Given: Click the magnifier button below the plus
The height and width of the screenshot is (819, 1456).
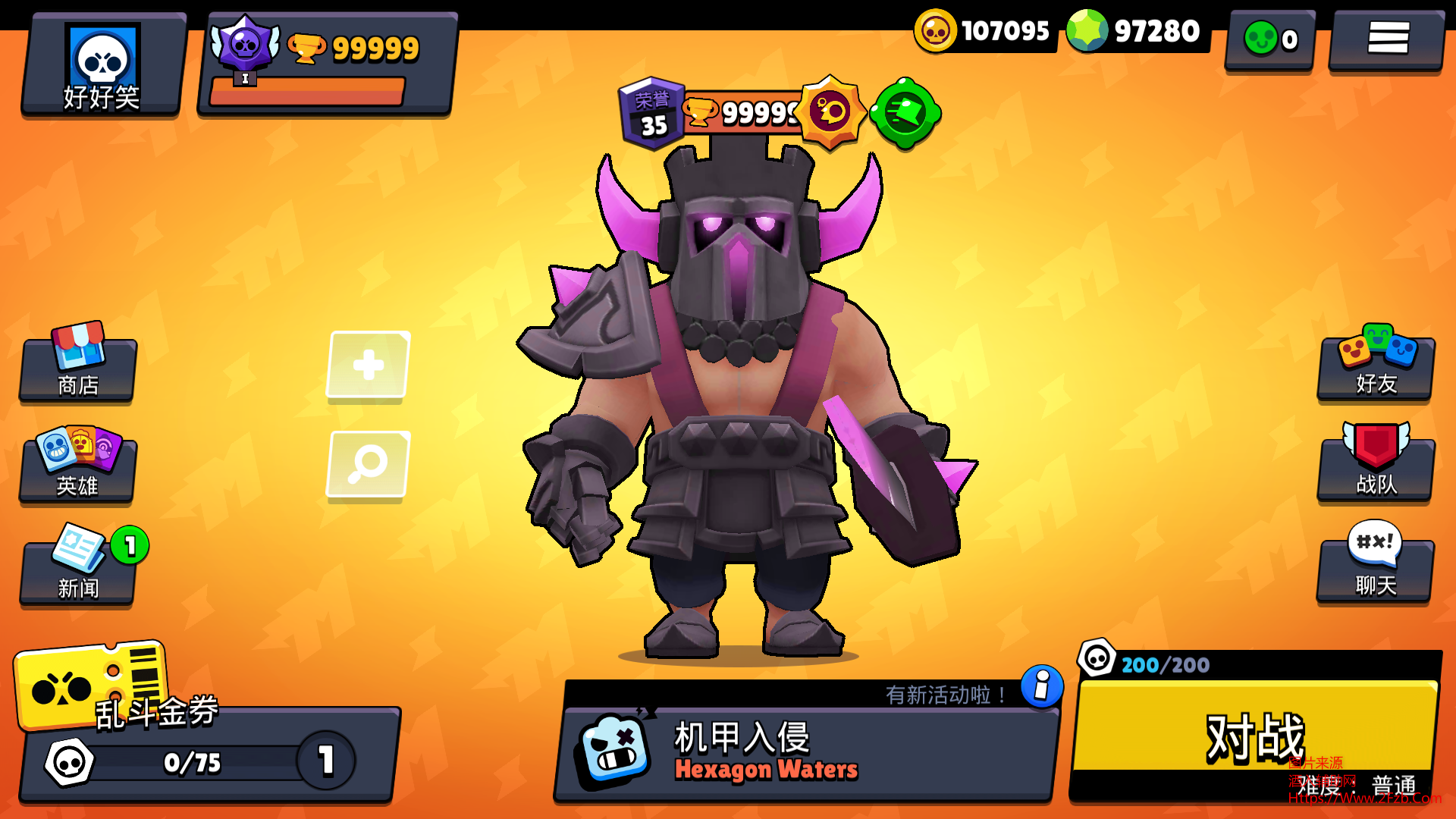Looking at the screenshot, I should [368, 464].
